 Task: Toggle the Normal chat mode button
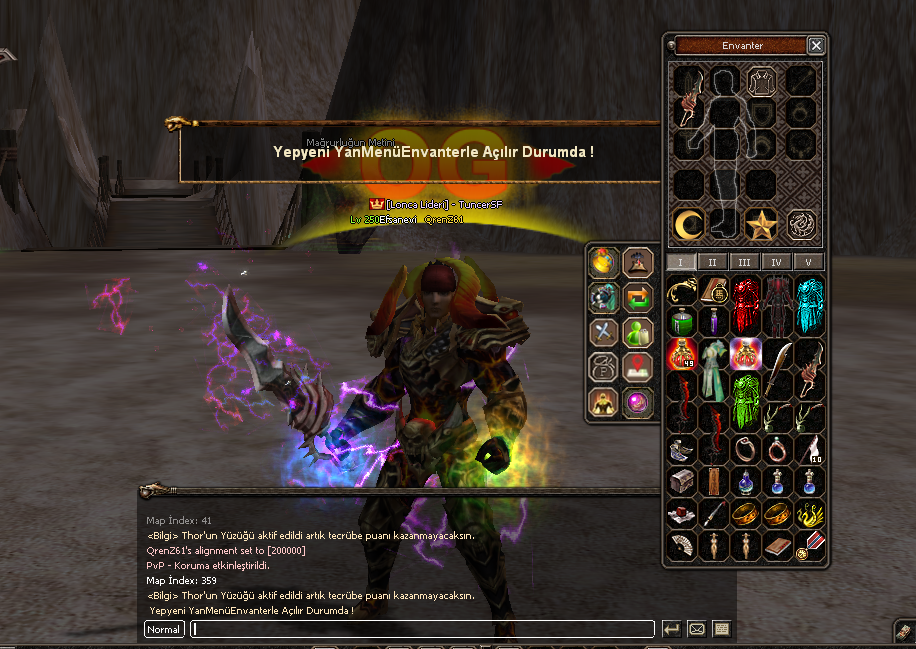point(164,629)
